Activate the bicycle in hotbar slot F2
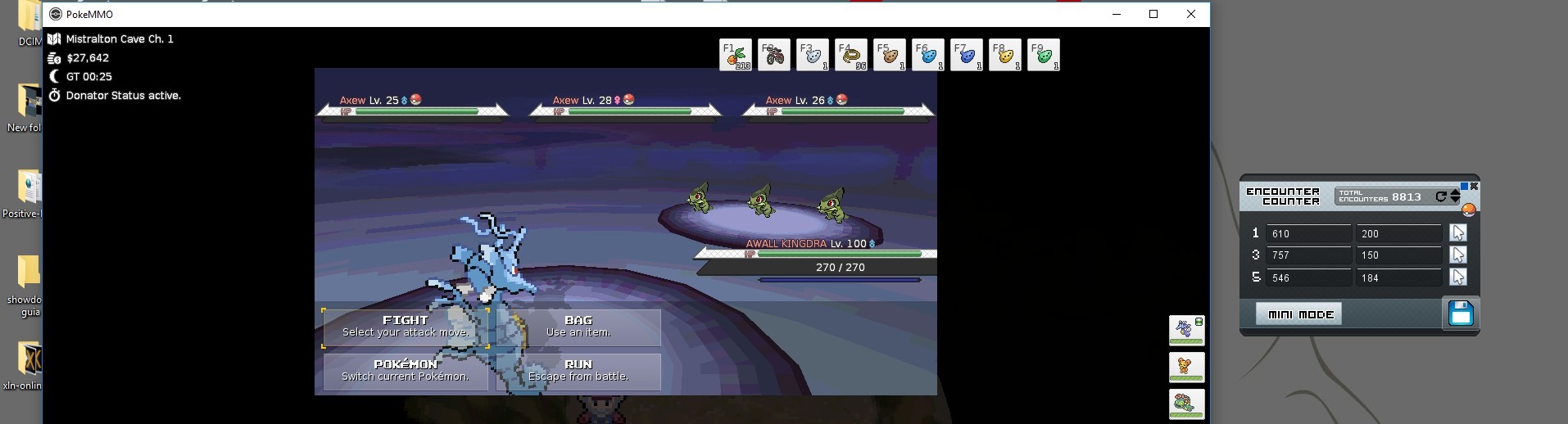 [x=774, y=55]
